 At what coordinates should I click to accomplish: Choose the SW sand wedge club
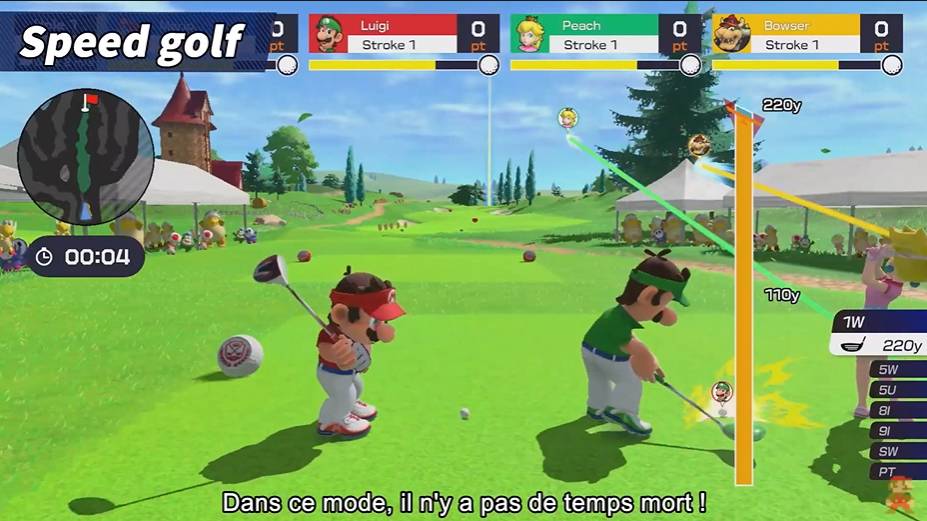tap(892, 450)
